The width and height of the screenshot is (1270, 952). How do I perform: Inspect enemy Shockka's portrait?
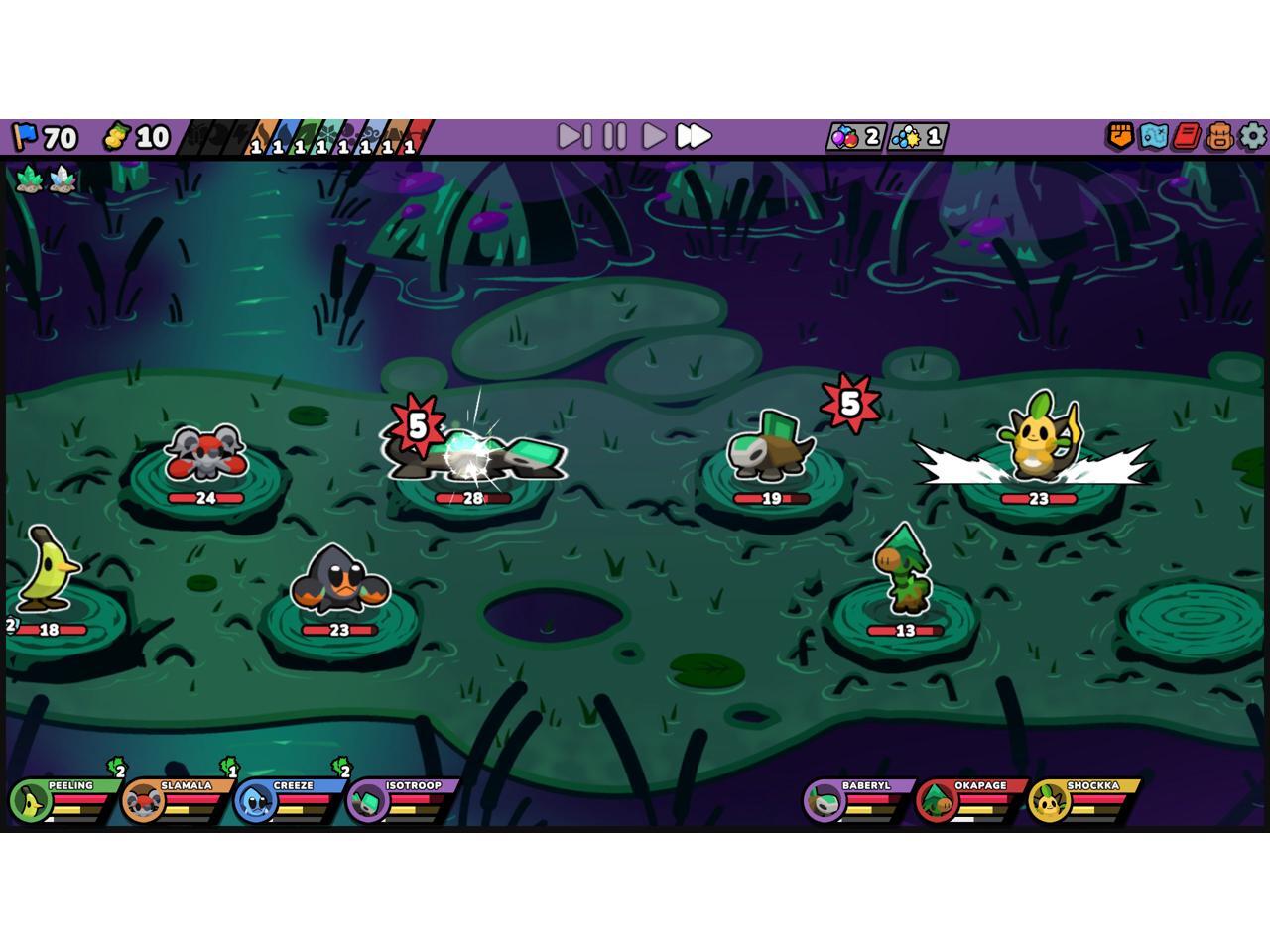coord(1048,801)
